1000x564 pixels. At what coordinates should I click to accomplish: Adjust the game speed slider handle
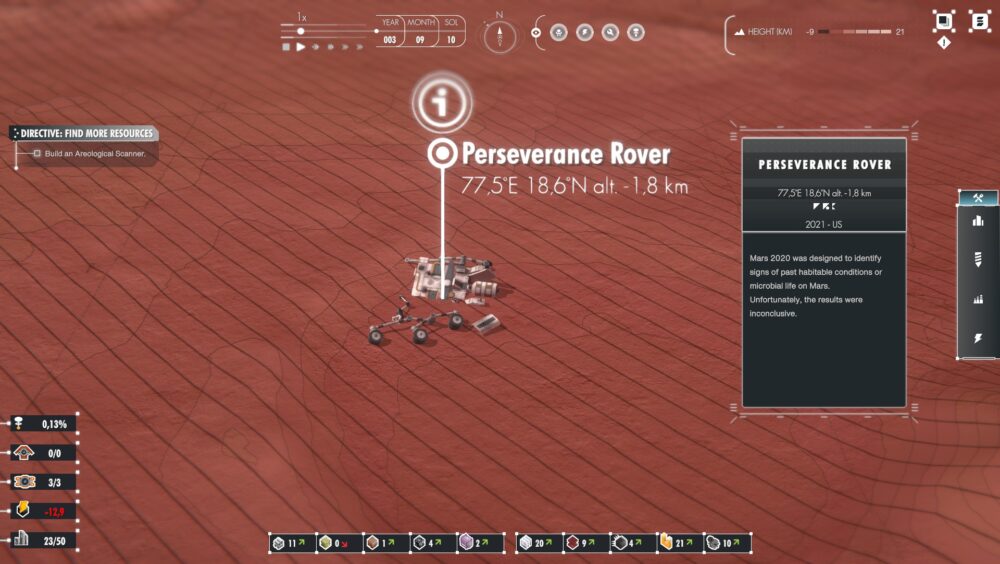click(300, 31)
